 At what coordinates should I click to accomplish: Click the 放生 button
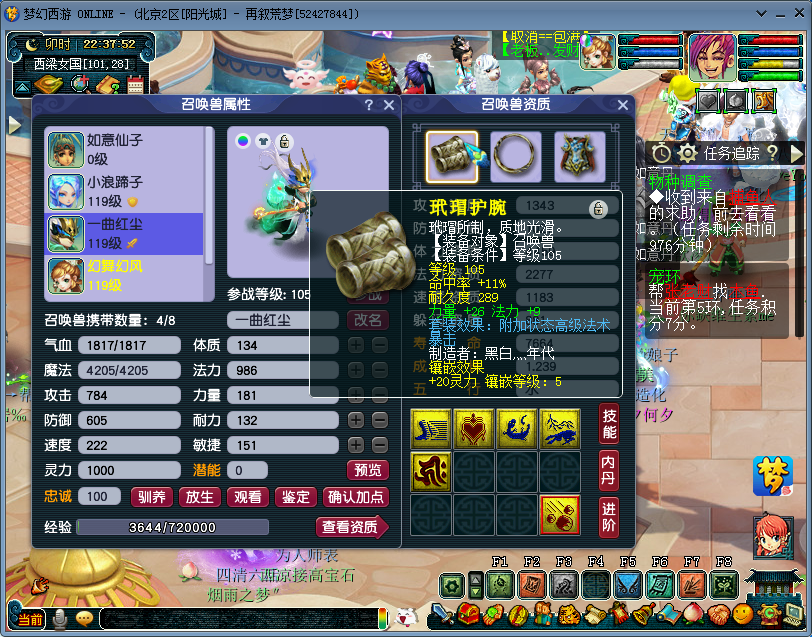pos(200,497)
